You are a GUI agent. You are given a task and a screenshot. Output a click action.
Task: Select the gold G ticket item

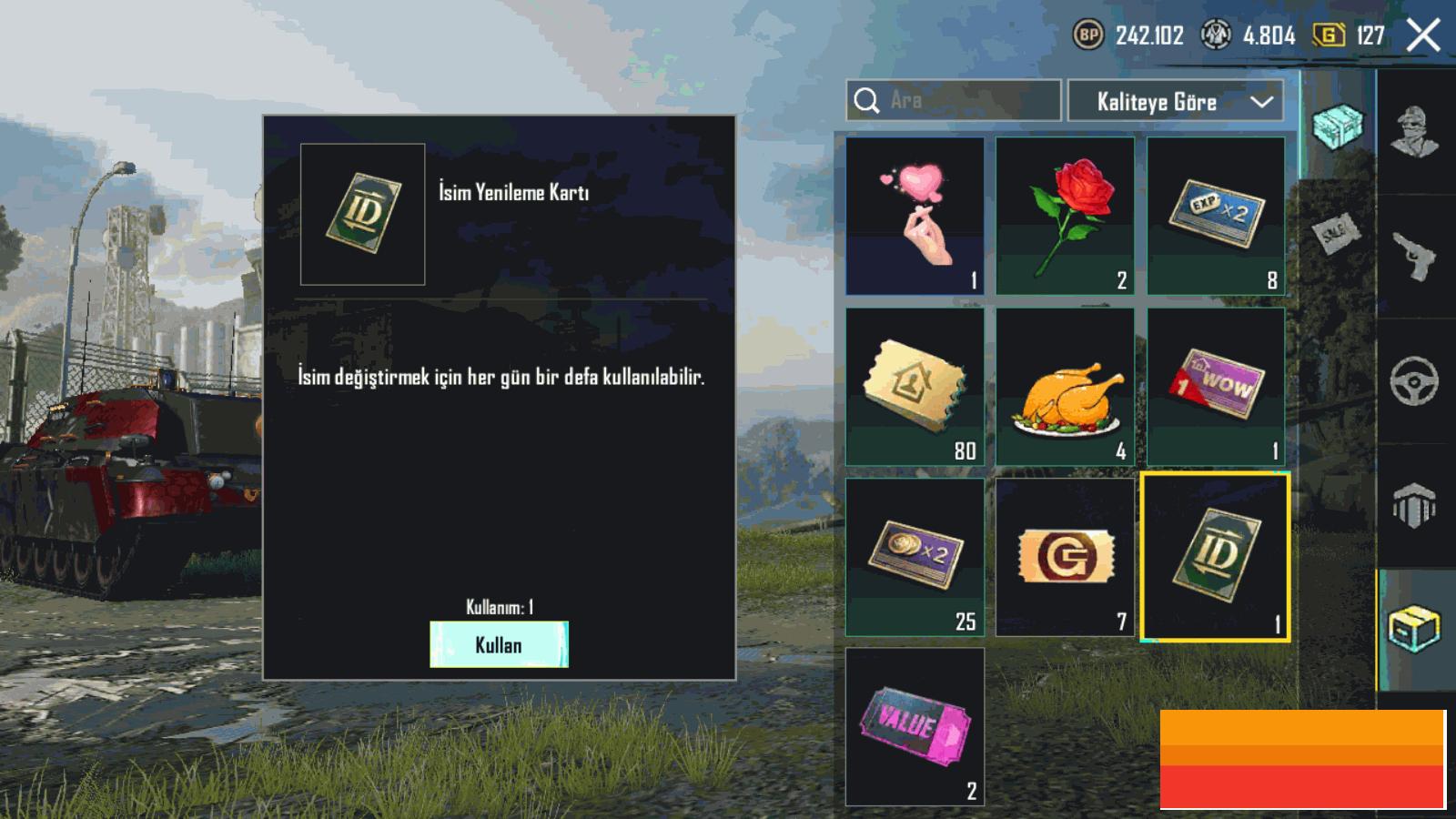[x=1065, y=557]
